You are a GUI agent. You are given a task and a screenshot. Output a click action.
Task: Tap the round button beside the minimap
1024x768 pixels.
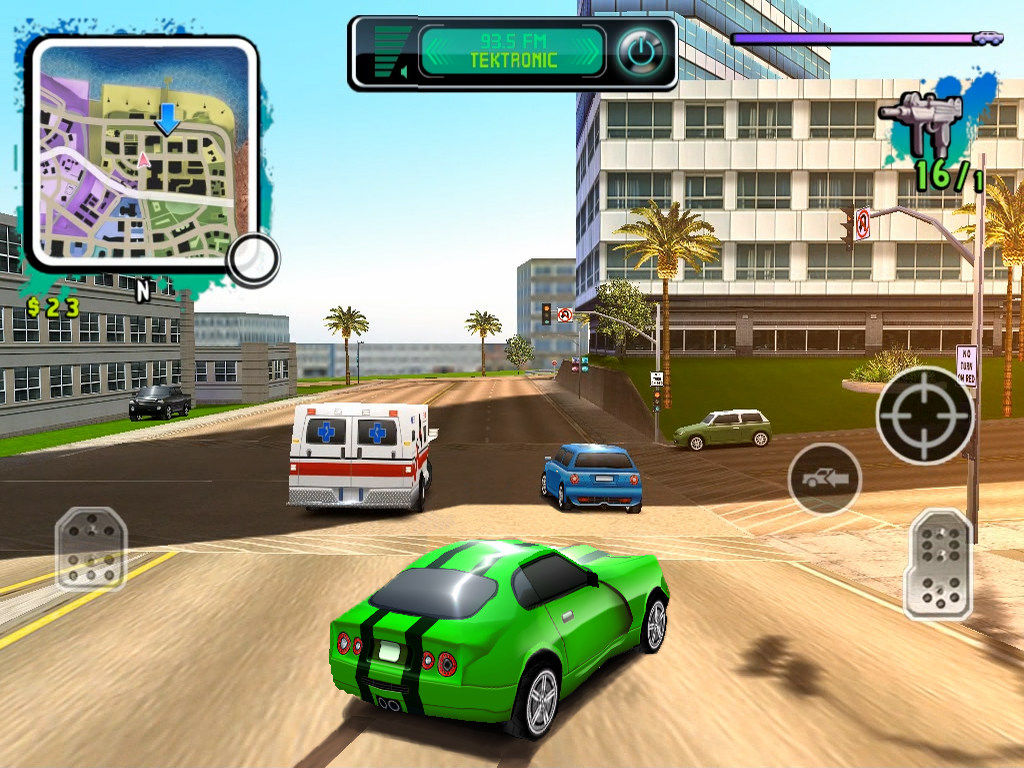[x=252, y=260]
